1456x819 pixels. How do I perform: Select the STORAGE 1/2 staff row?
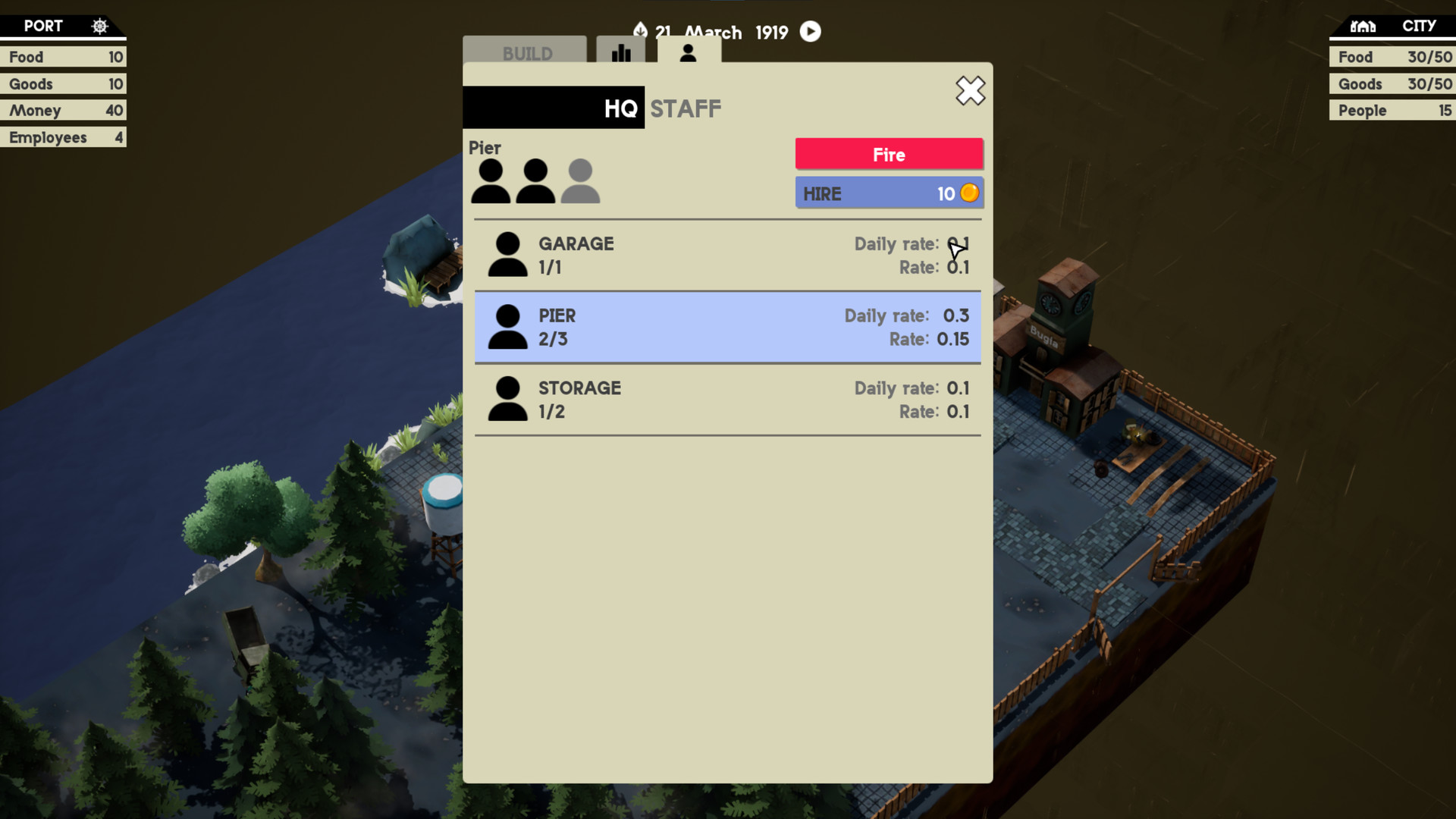728,400
